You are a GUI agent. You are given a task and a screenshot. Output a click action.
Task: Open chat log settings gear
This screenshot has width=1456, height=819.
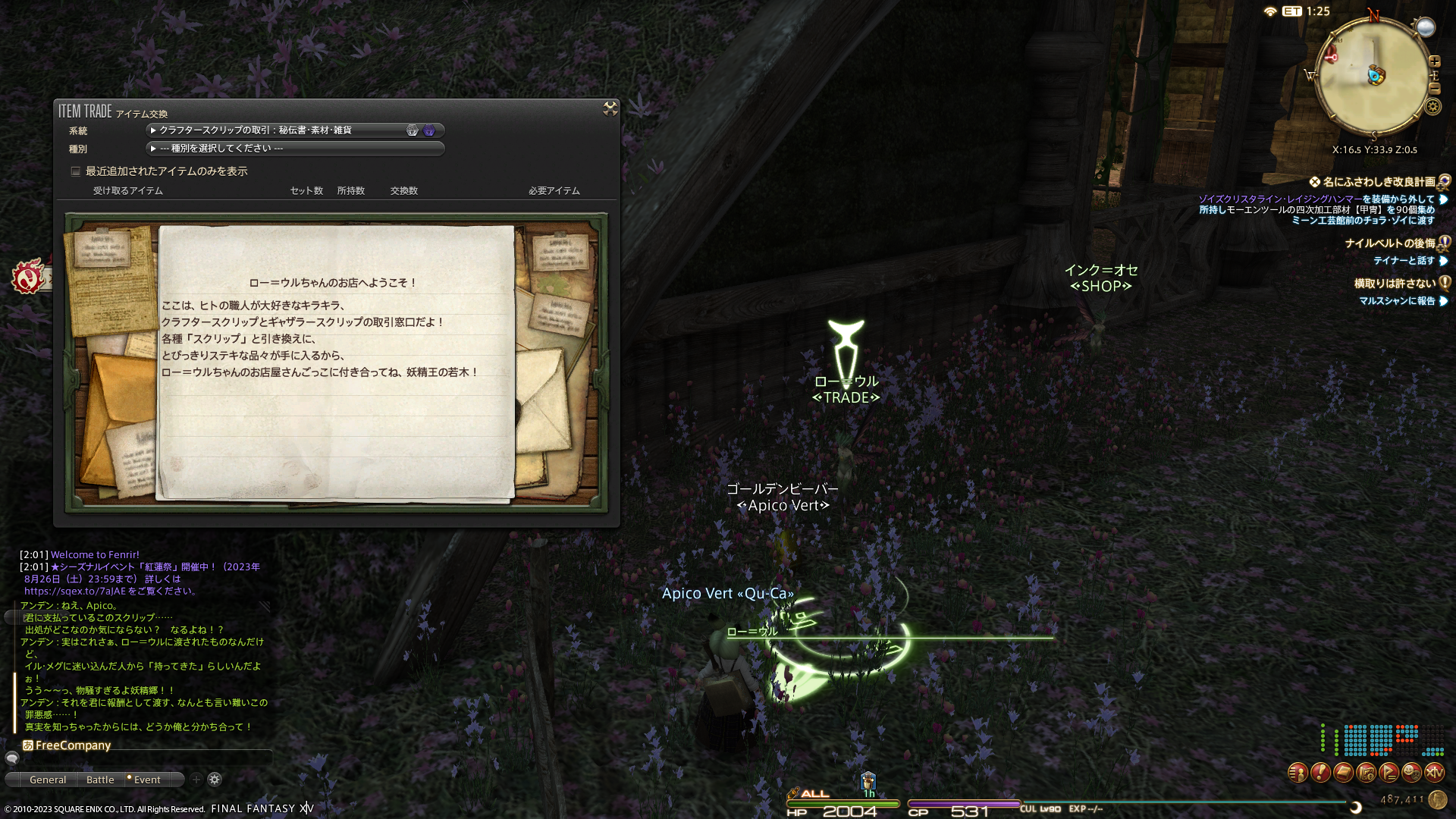[215, 780]
